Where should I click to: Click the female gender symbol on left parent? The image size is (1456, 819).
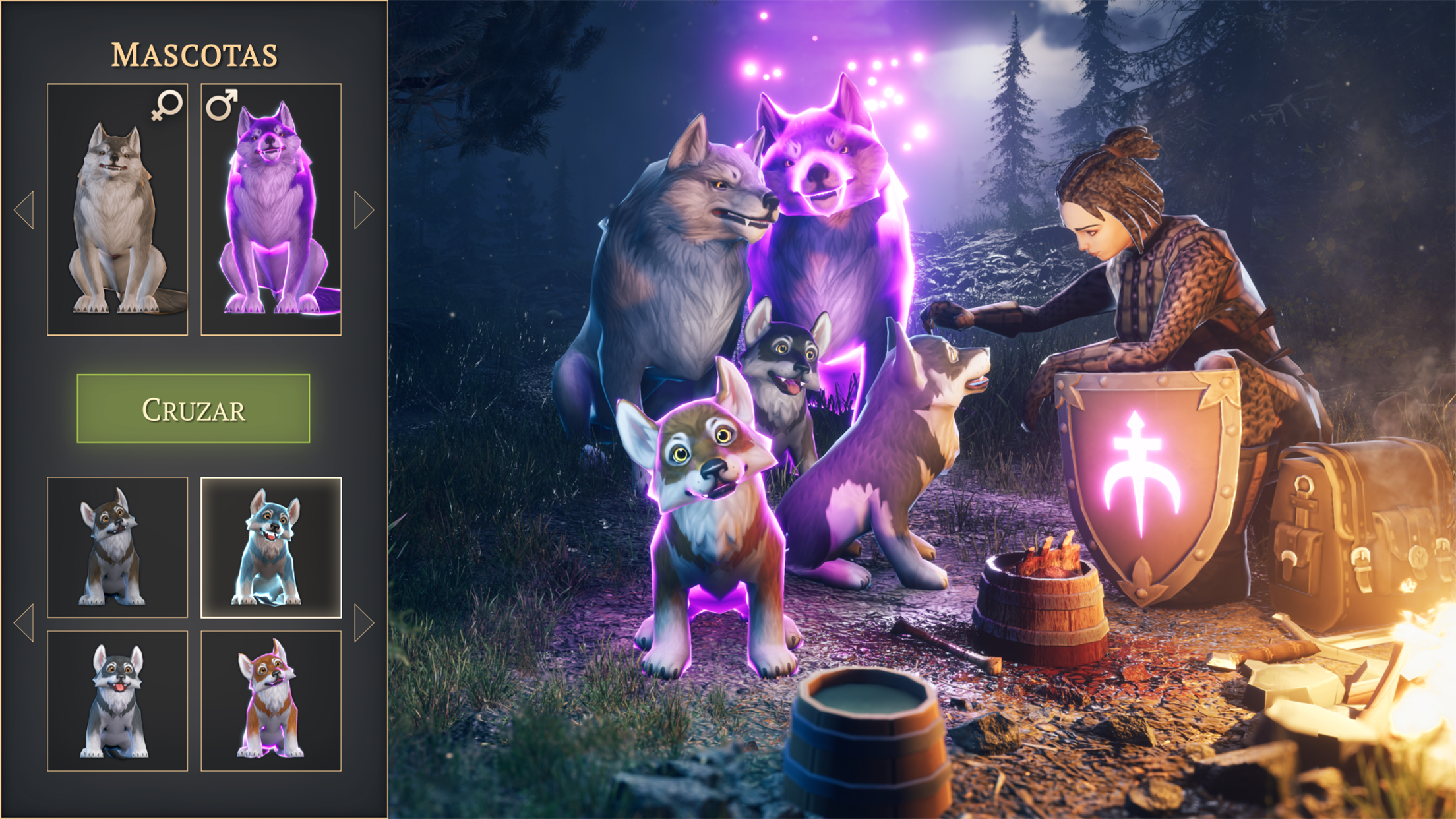point(169,106)
